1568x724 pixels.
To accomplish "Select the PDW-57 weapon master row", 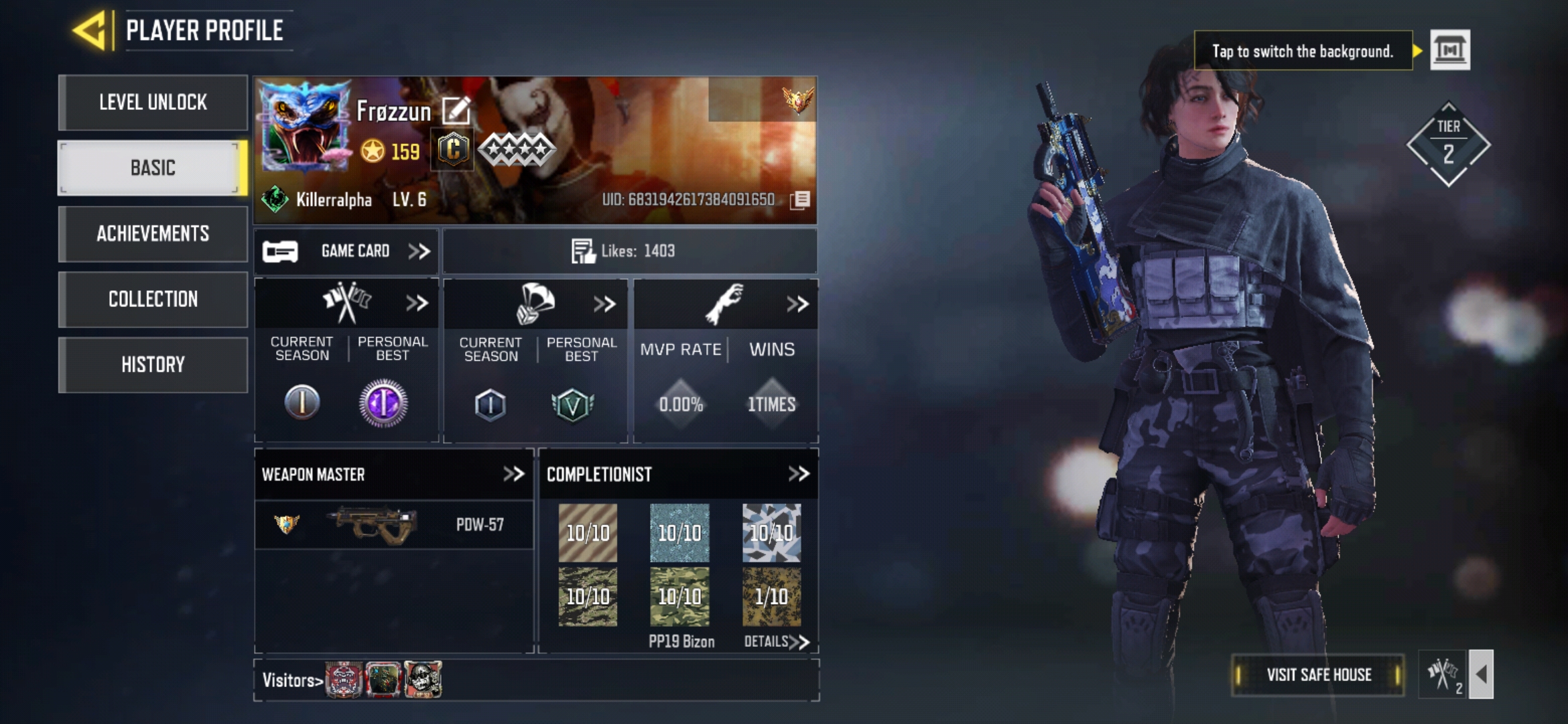I will click(394, 525).
